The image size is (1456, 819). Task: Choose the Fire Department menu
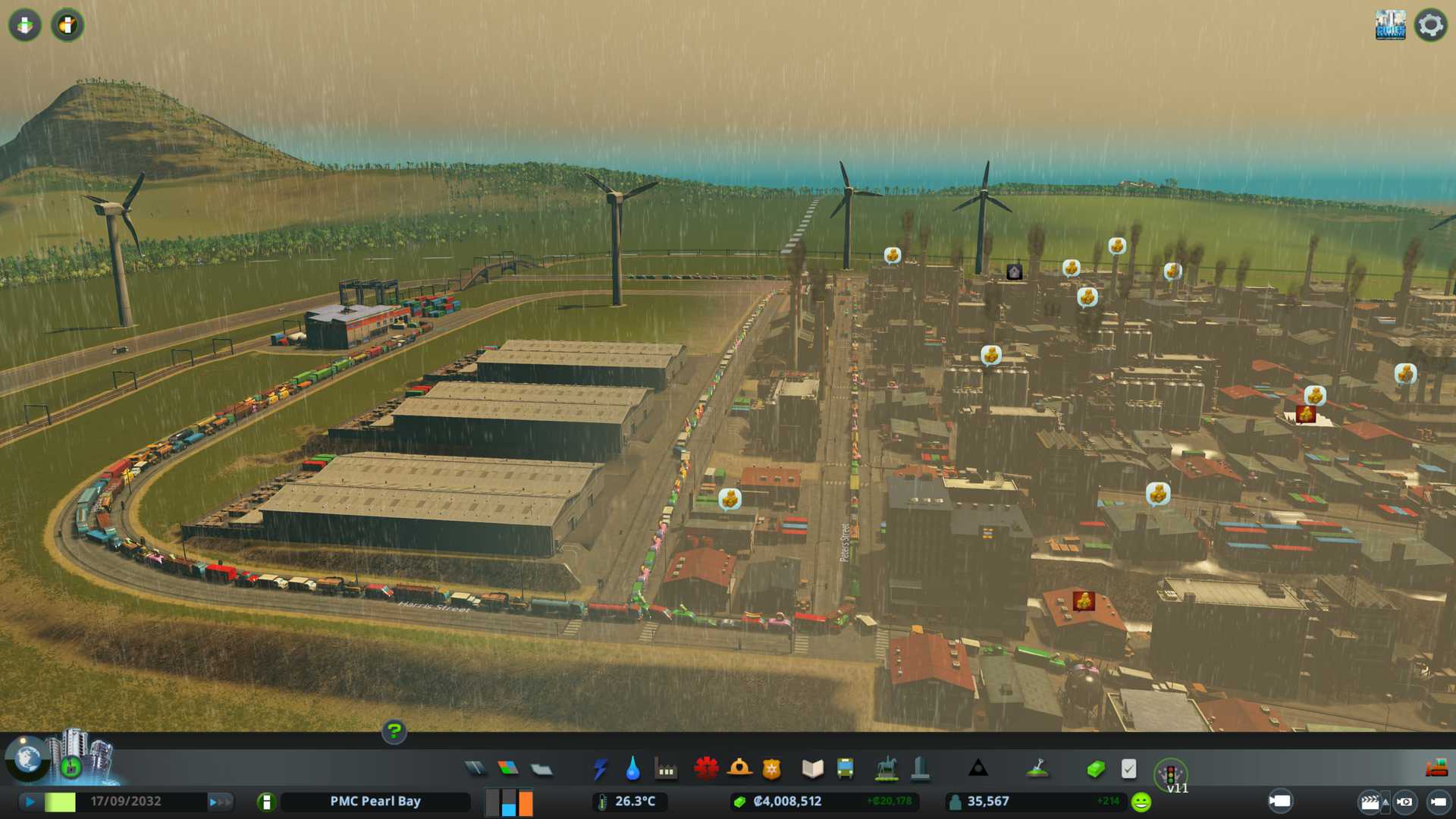(739, 768)
